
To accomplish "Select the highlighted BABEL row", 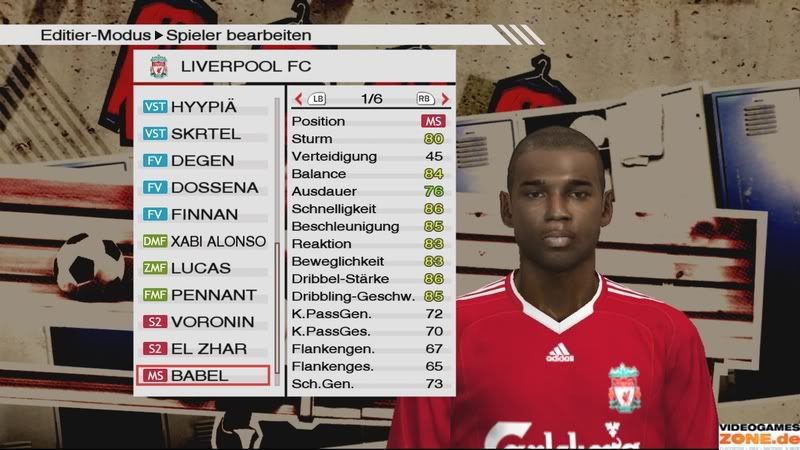I will 205,376.
